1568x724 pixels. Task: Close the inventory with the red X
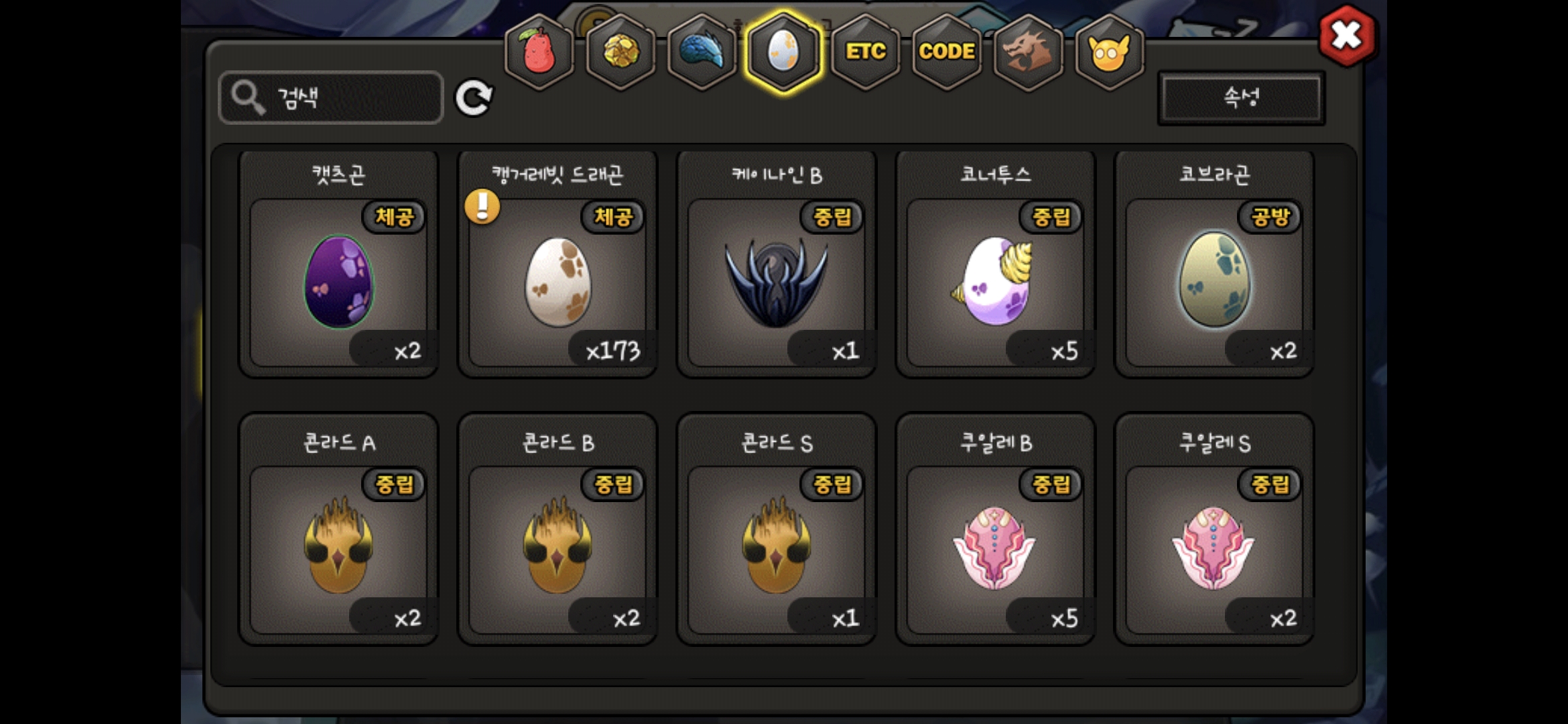coord(1346,36)
